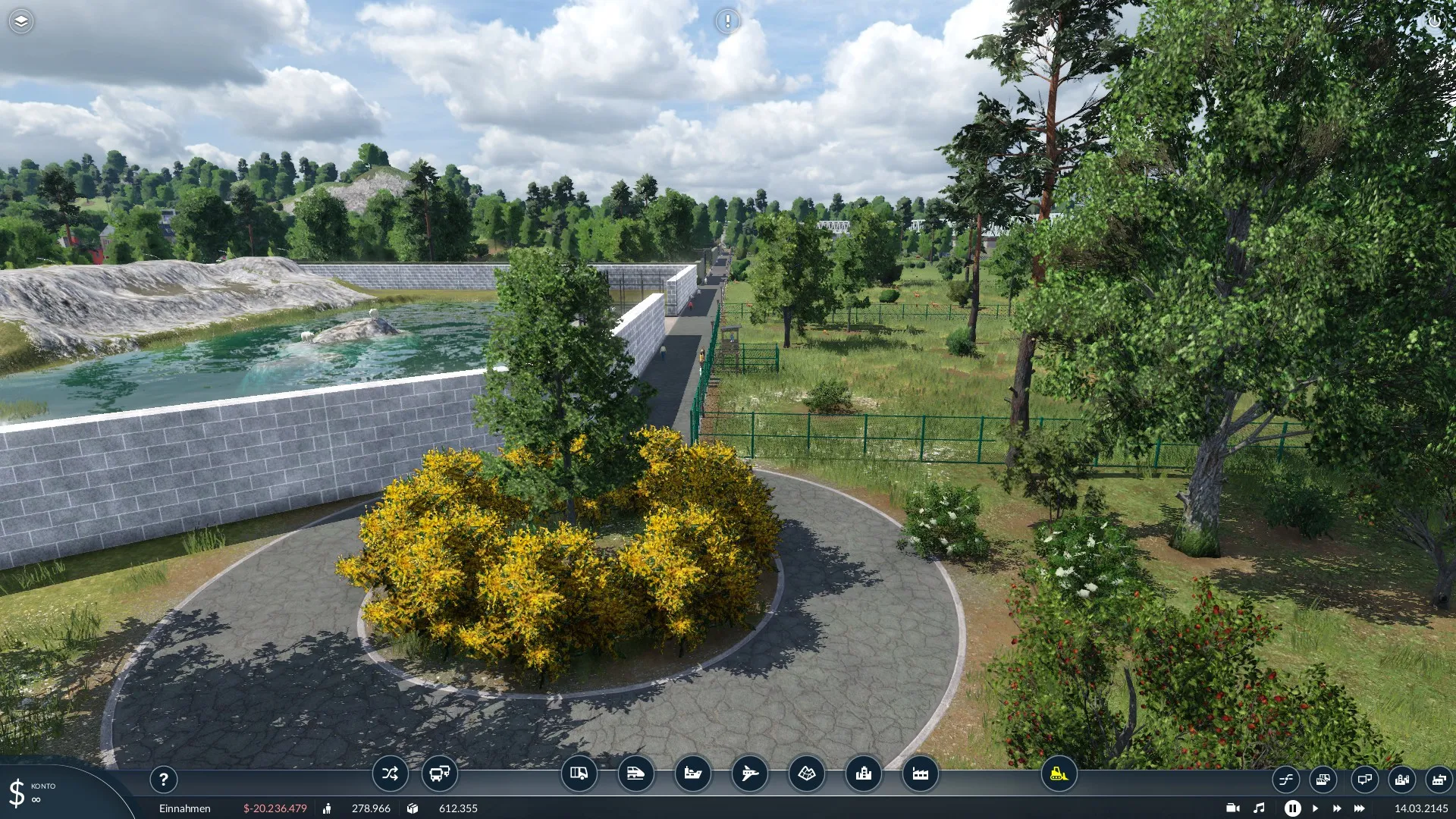Open the industry factory menu
This screenshot has height=819, width=1456.
pos(920,773)
